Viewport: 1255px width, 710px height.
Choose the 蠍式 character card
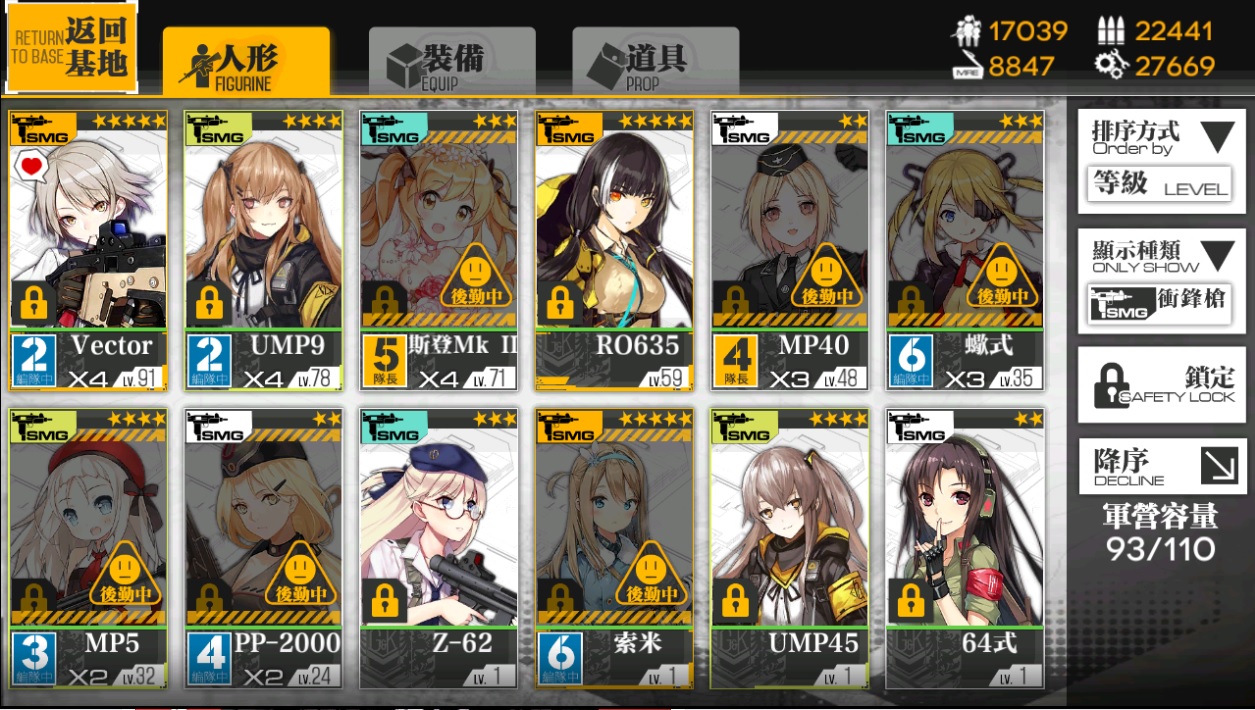964,250
